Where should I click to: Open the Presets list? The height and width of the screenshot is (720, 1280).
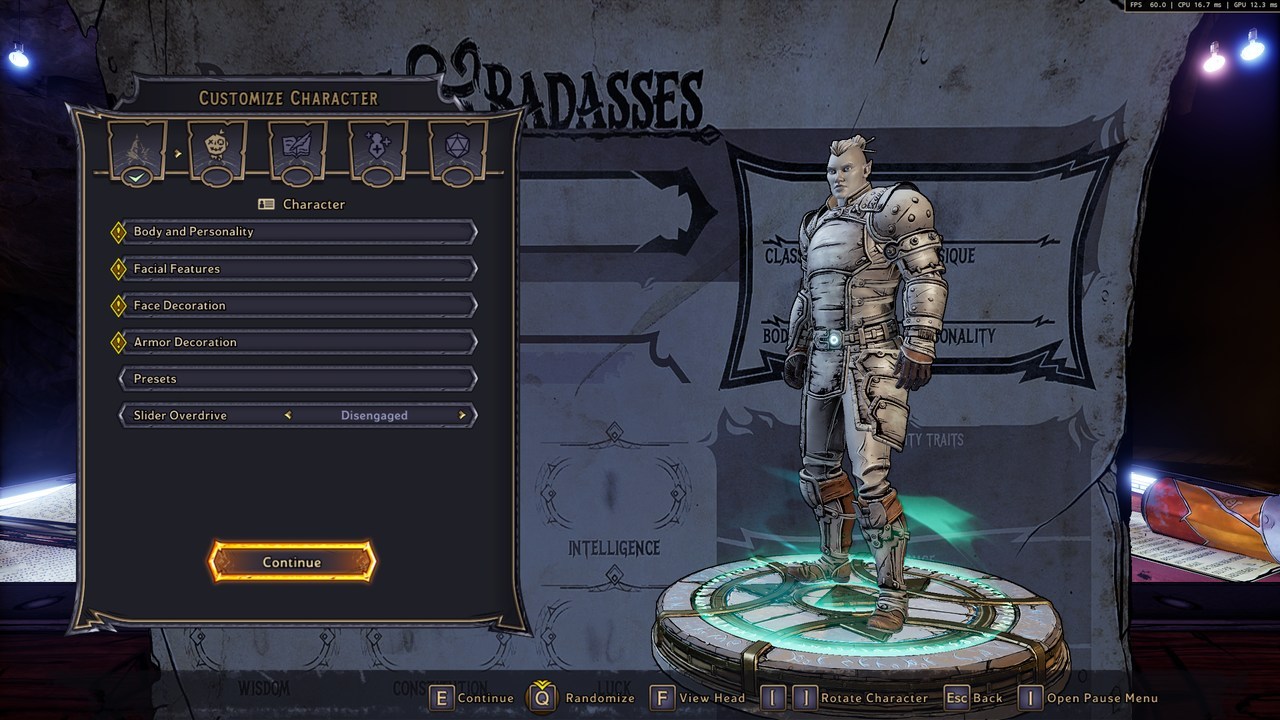(296, 379)
